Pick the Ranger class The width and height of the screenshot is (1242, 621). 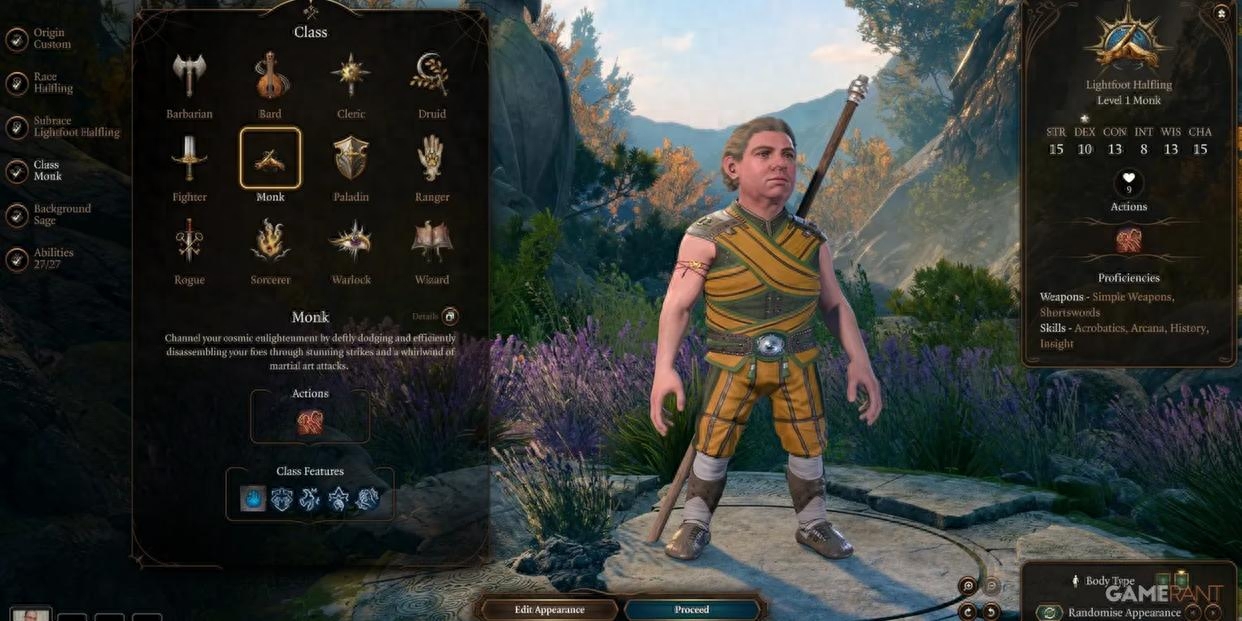point(432,159)
